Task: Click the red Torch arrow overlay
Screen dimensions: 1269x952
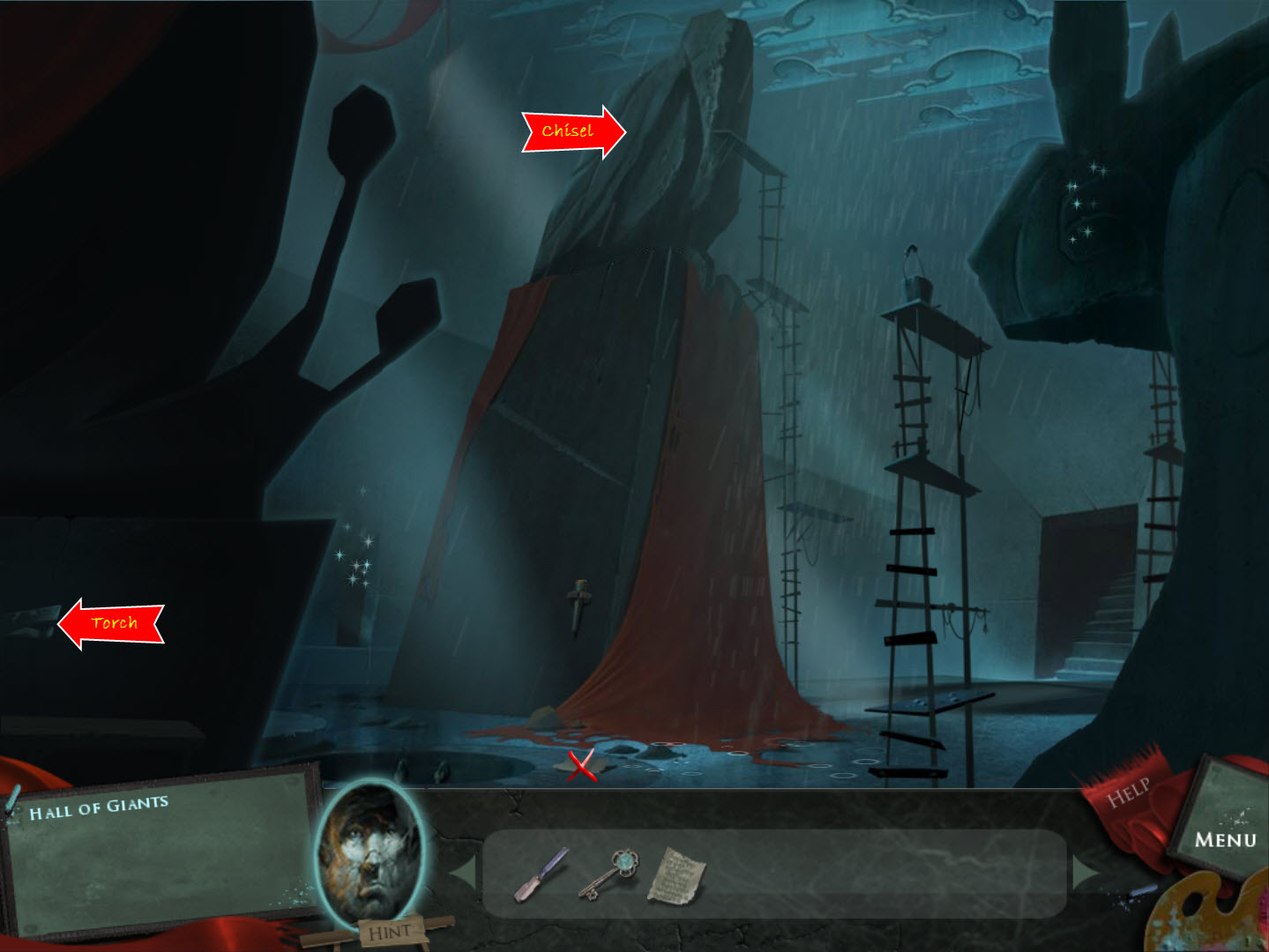Action: [x=113, y=623]
